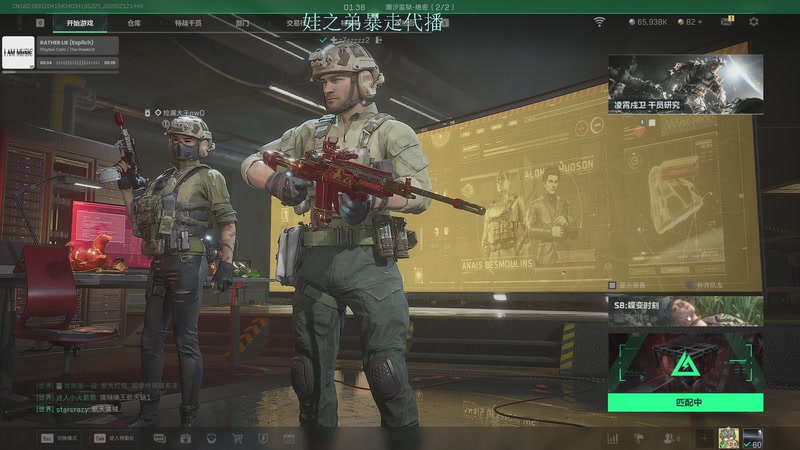
Task: Open the 凌霄戍卫 干员研究 news banner
Action: pyautogui.click(x=685, y=83)
